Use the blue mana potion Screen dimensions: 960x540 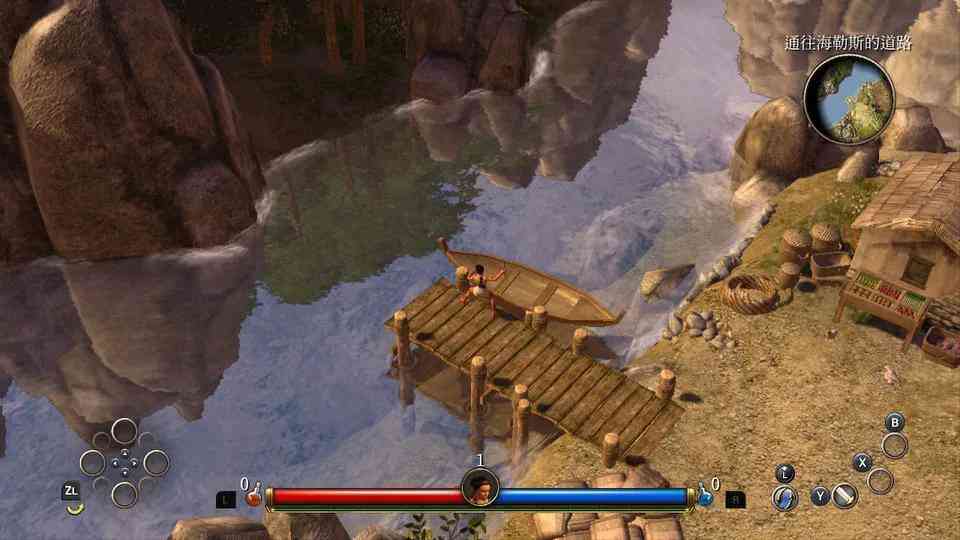click(707, 494)
